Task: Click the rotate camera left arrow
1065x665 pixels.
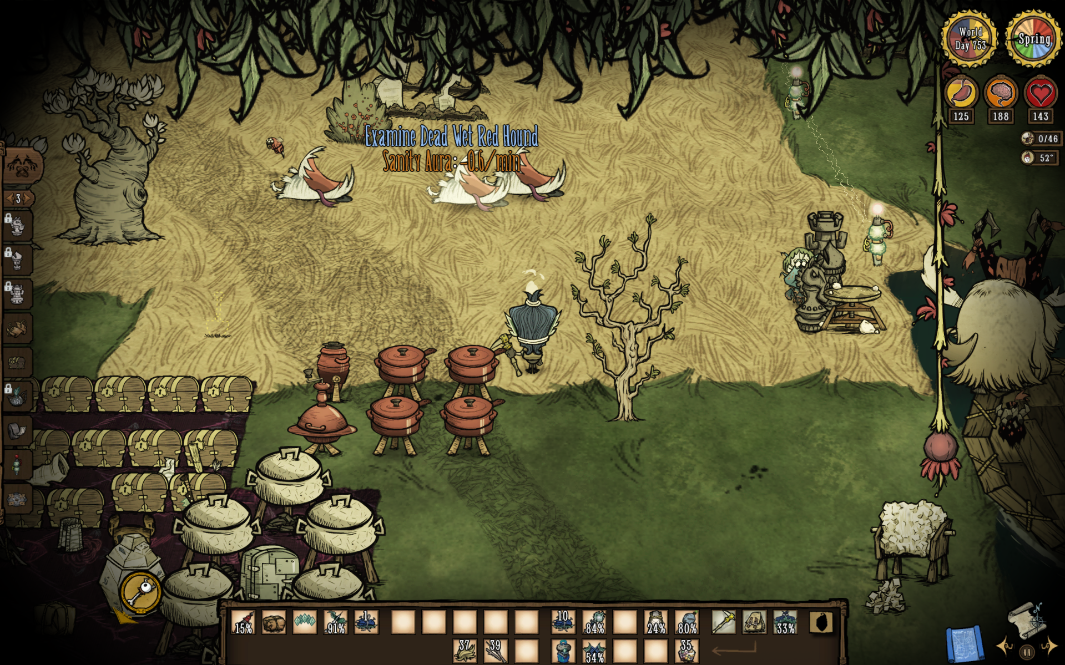Action: point(1004,647)
